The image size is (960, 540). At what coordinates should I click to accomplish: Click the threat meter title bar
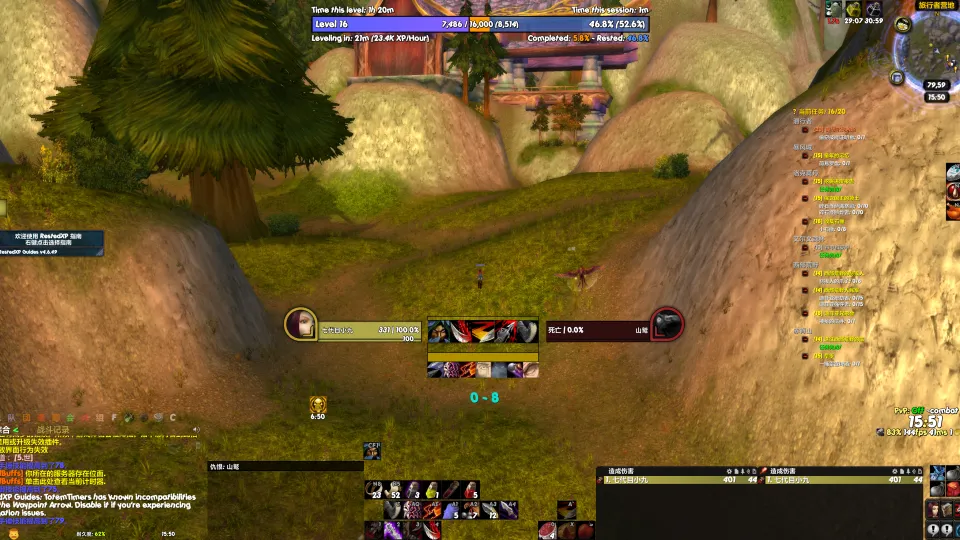pyautogui.click(x=285, y=466)
